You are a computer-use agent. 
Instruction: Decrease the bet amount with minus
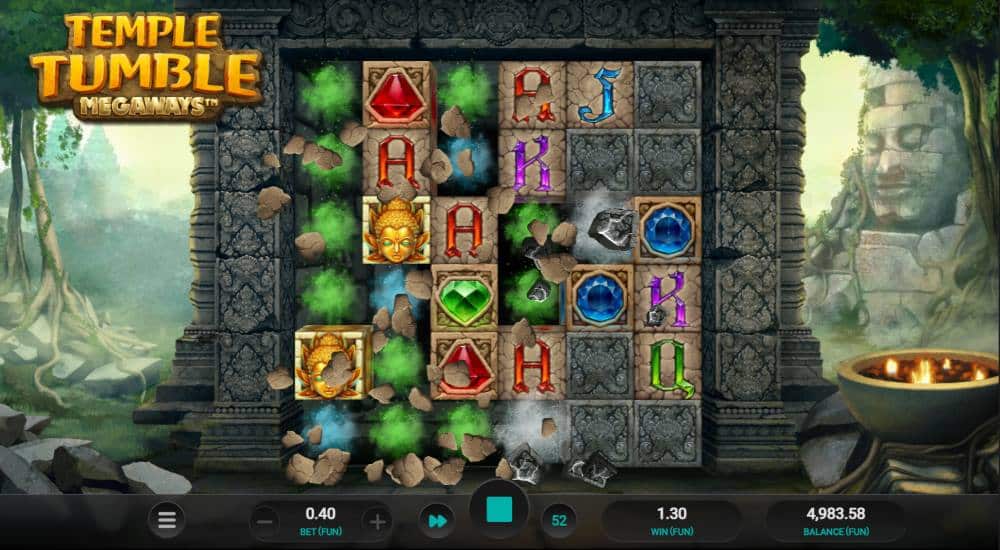264,521
